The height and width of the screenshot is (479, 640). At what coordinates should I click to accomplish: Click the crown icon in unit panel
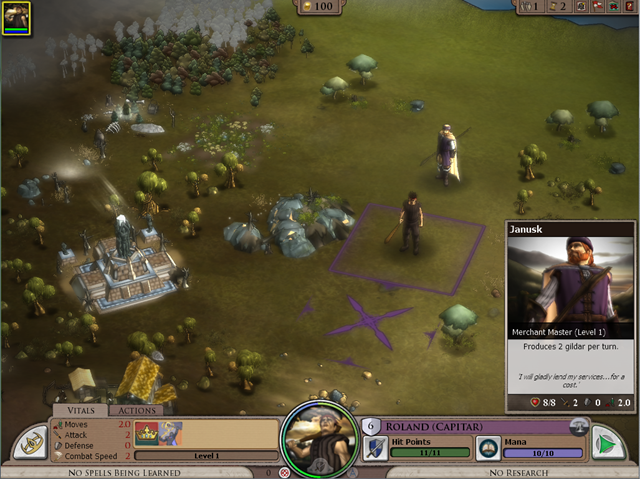145,434
